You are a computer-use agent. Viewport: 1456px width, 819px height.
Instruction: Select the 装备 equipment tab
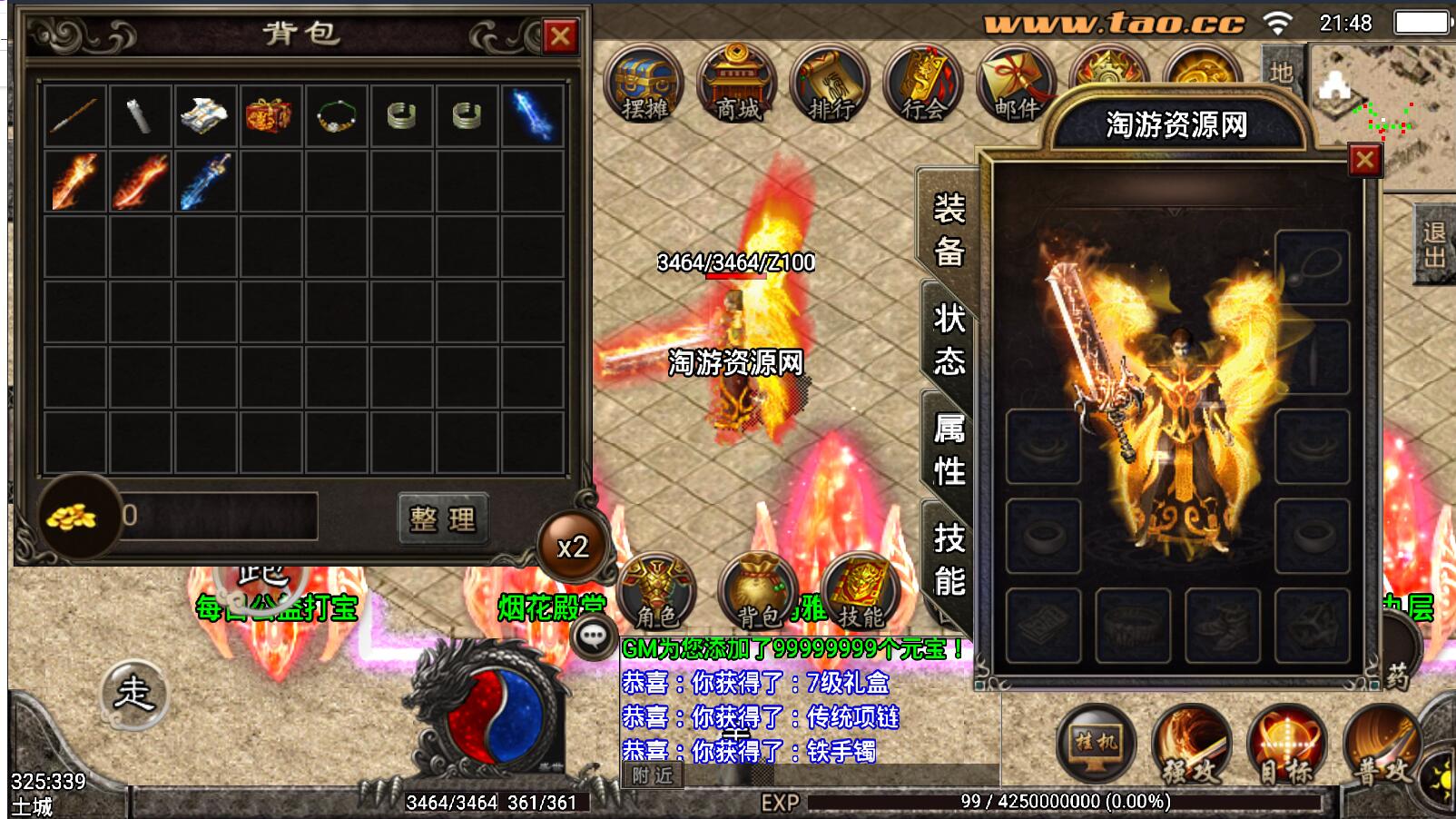(949, 230)
